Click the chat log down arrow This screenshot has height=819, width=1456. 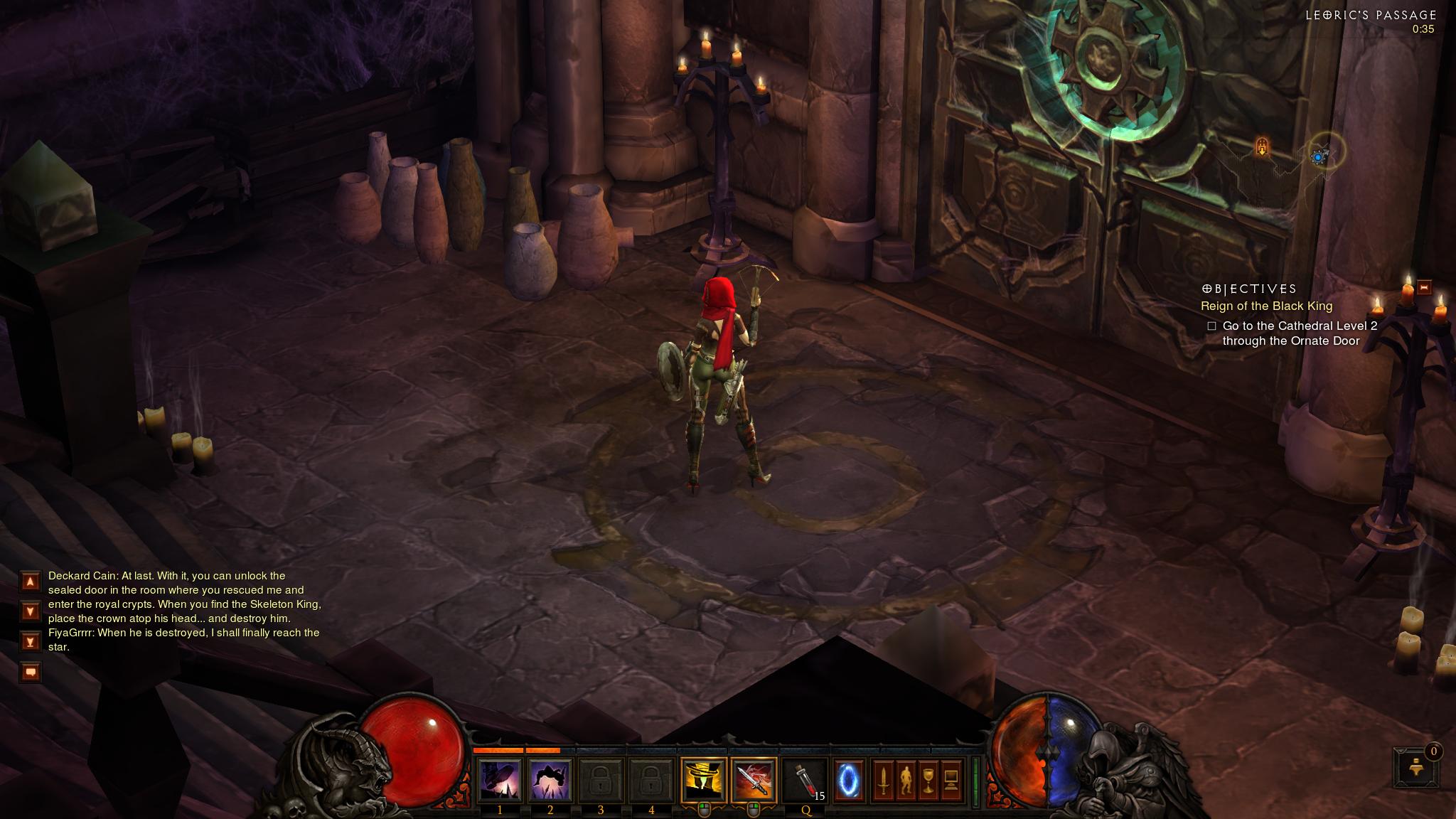pyautogui.click(x=31, y=611)
